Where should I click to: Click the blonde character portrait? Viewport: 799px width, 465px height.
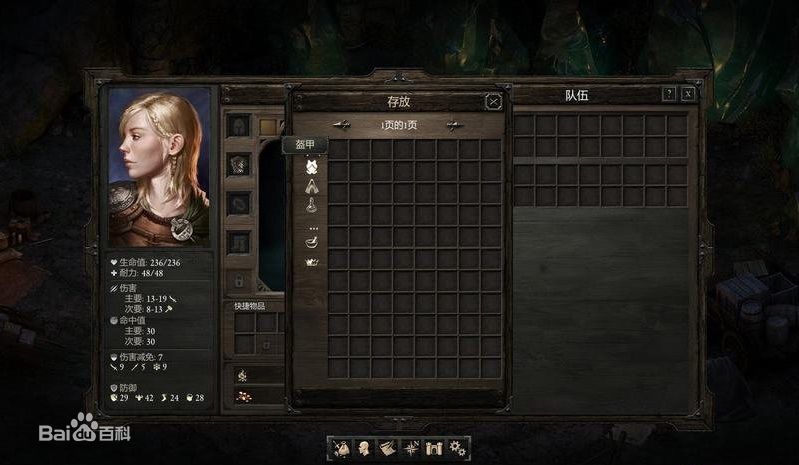160,166
